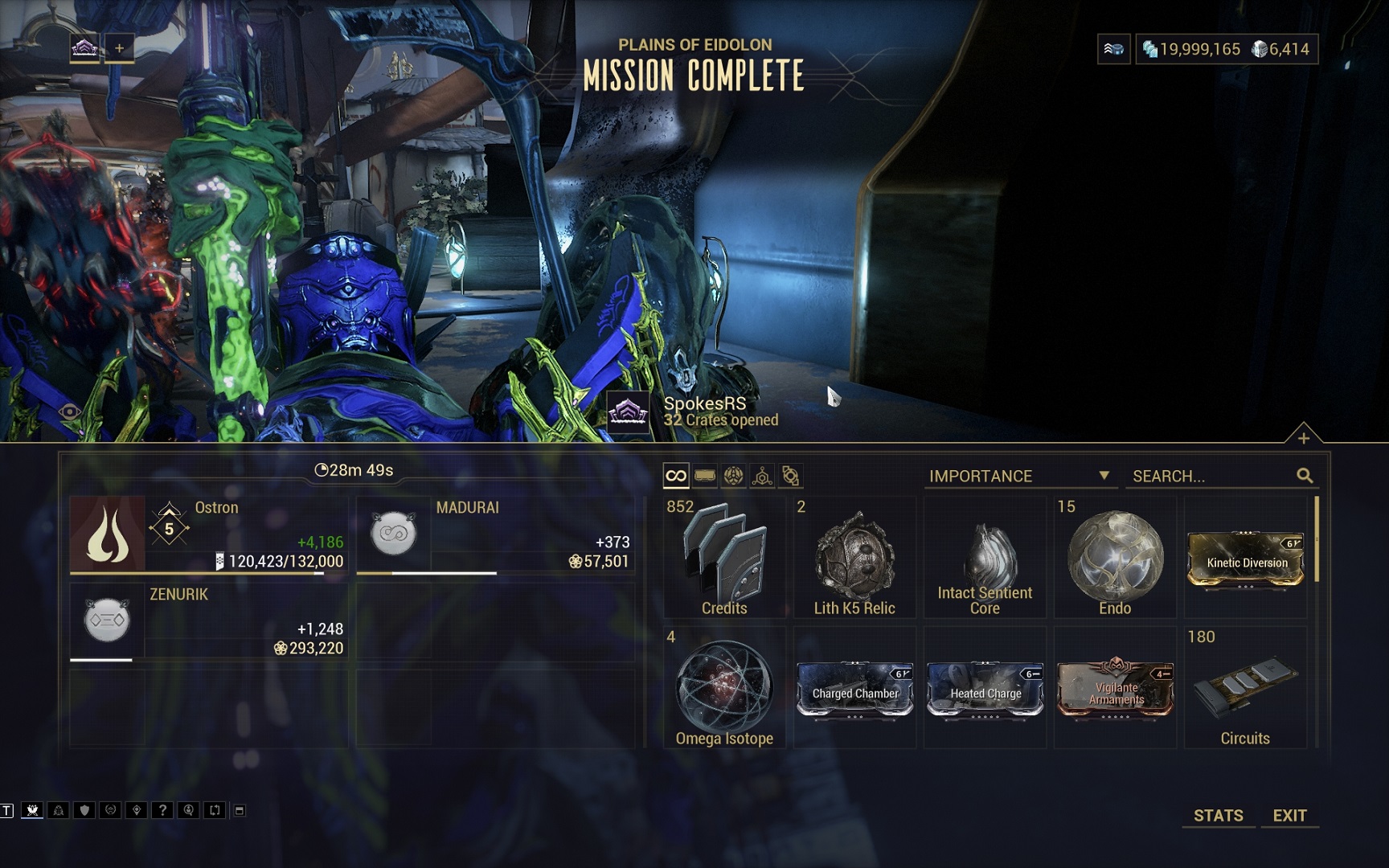Open the Madurai focus entry
This screenshot has width=1389, height=868.
[495, 534]
